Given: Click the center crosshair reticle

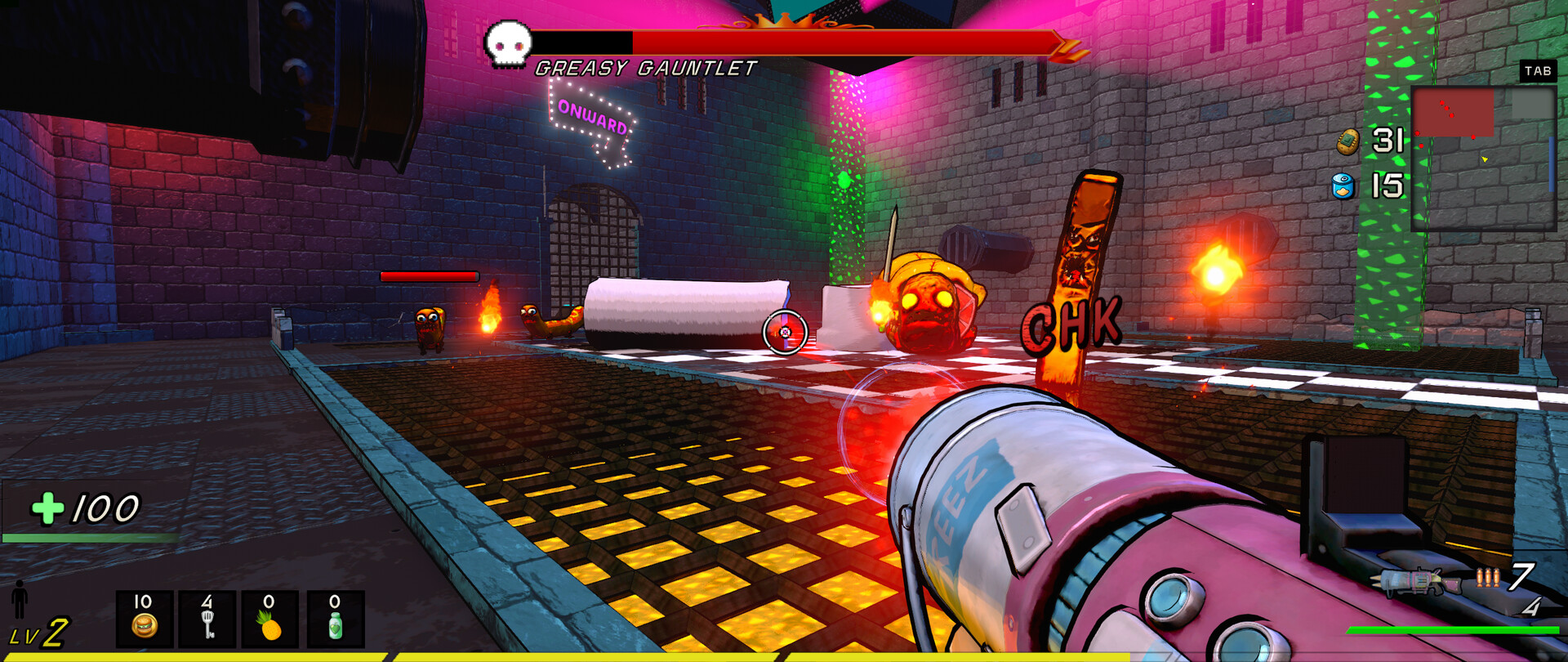Looking at the screenshot, I should [x=783, y=331].
